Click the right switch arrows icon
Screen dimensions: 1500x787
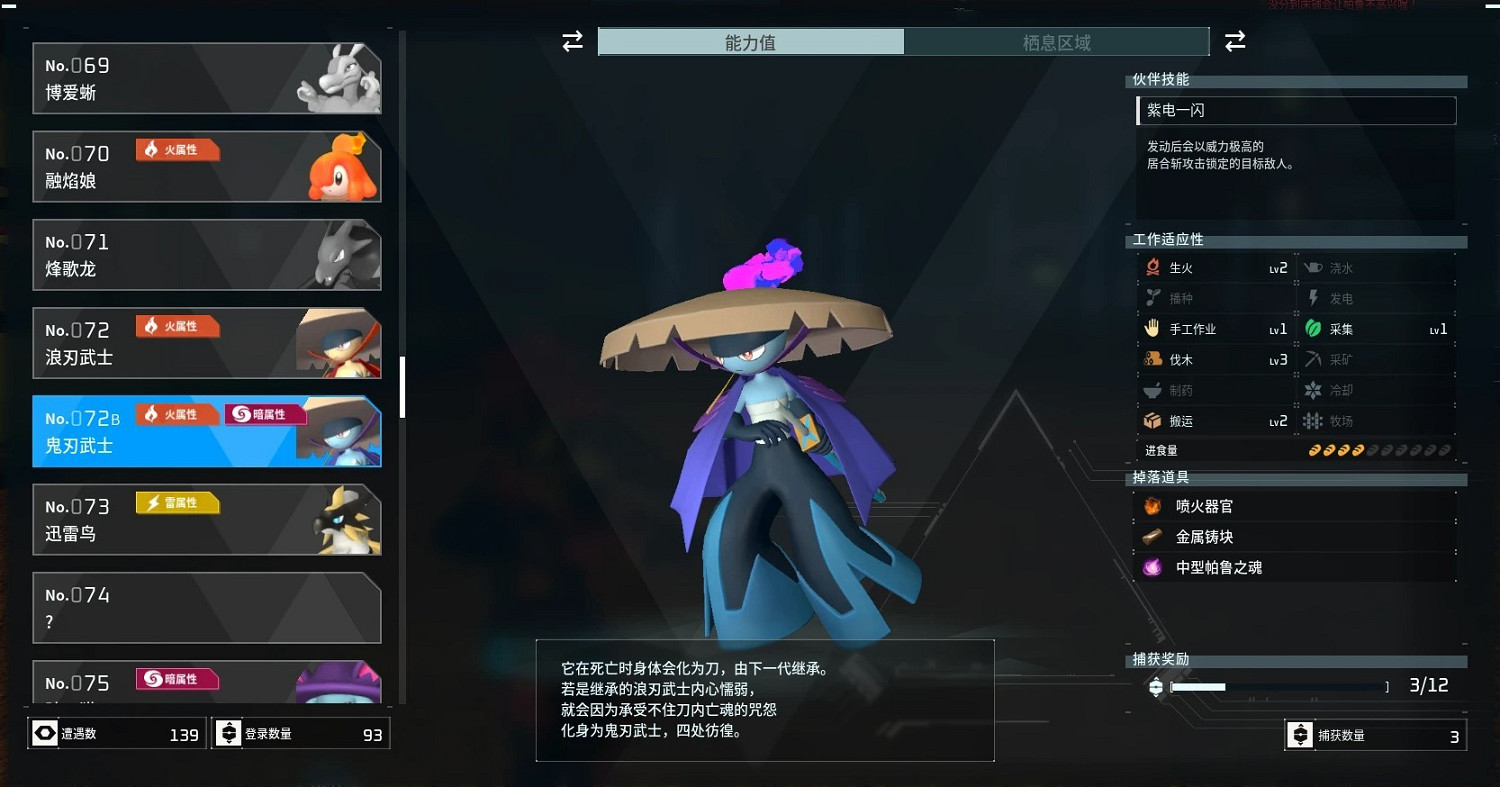click(x=1235, y=41)
